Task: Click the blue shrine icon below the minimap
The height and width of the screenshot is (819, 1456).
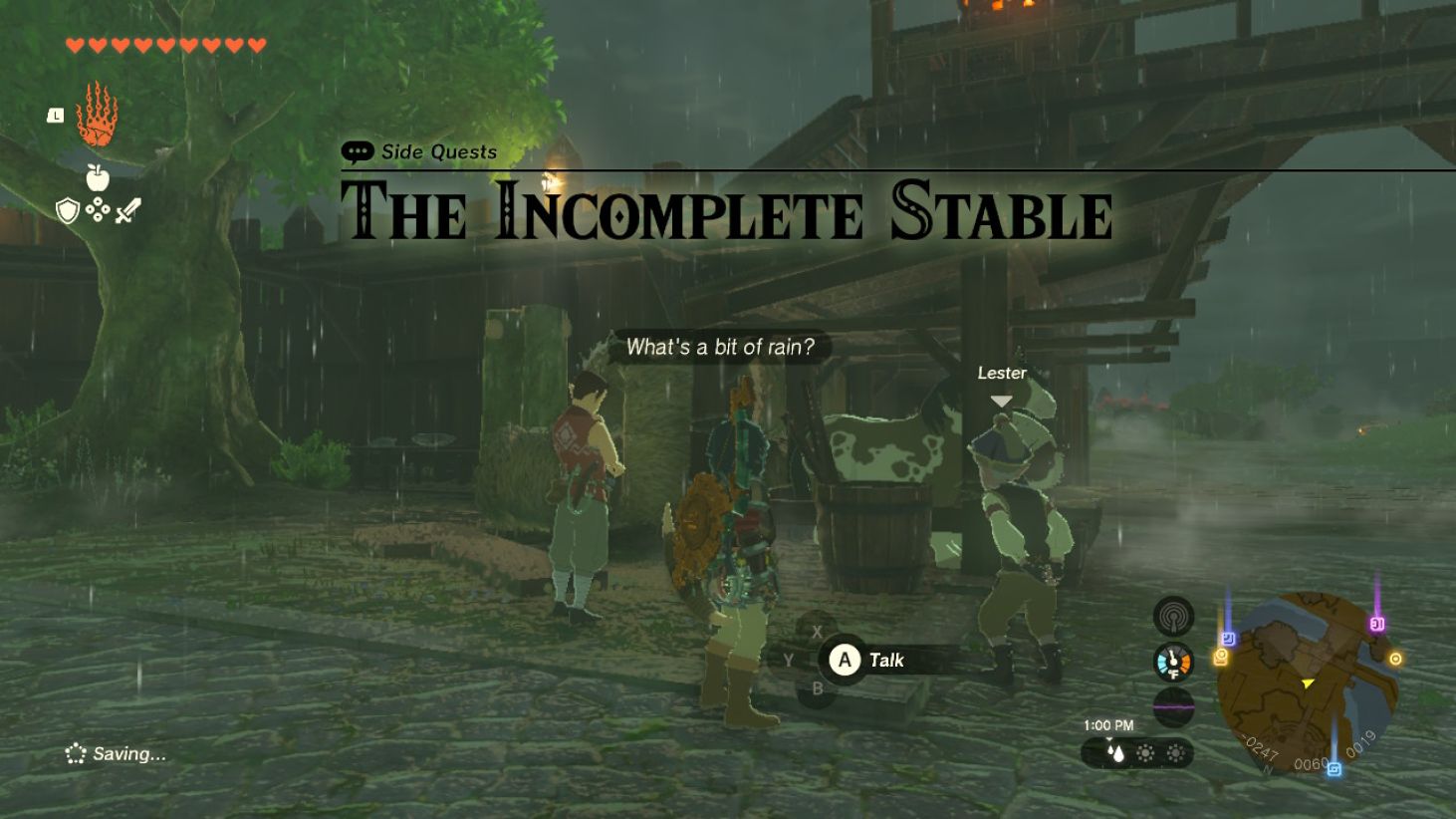Action: point(1335,769)
